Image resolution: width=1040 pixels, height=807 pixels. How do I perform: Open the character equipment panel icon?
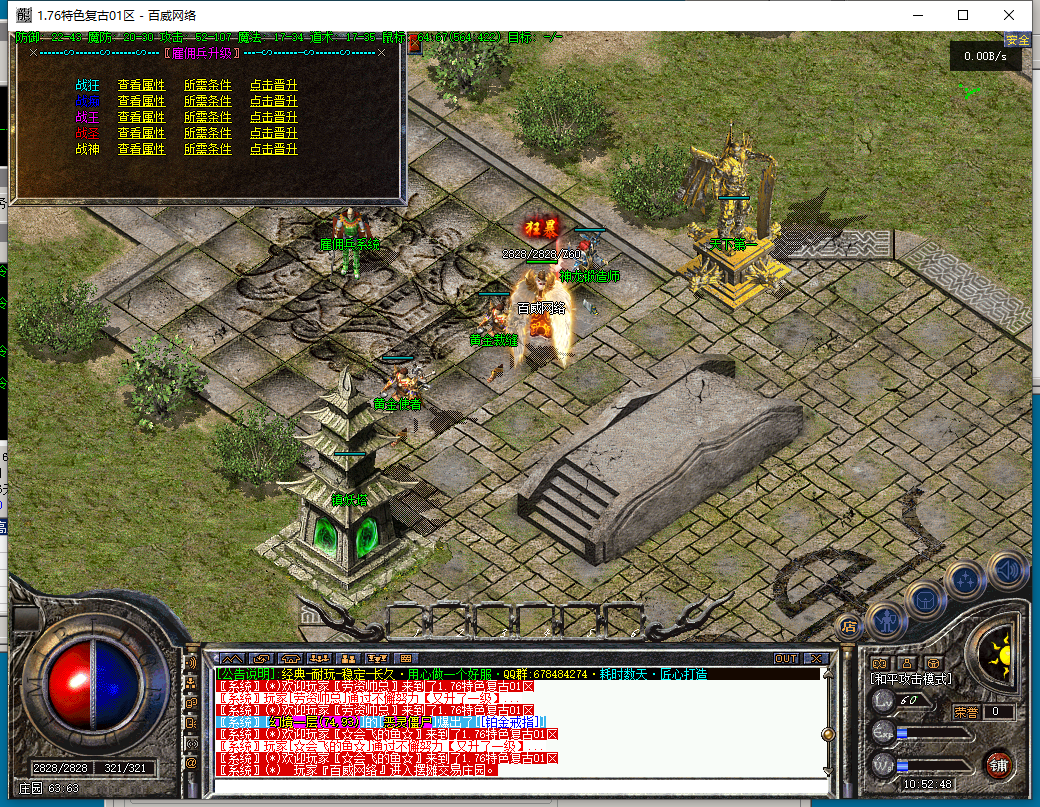point(886,621)
